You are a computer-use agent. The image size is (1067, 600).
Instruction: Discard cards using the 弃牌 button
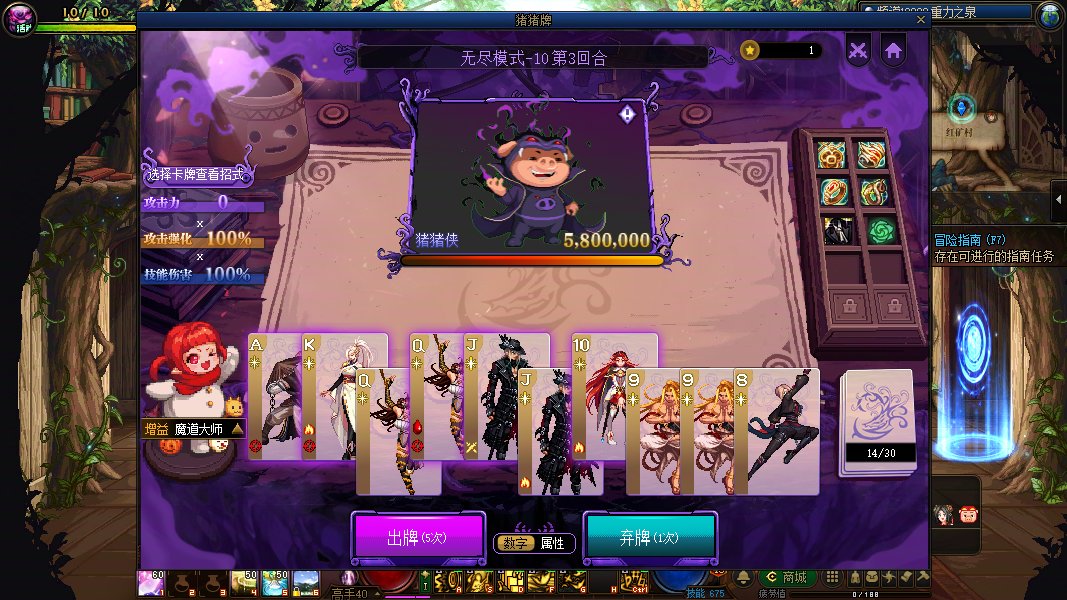pos(649,538)
